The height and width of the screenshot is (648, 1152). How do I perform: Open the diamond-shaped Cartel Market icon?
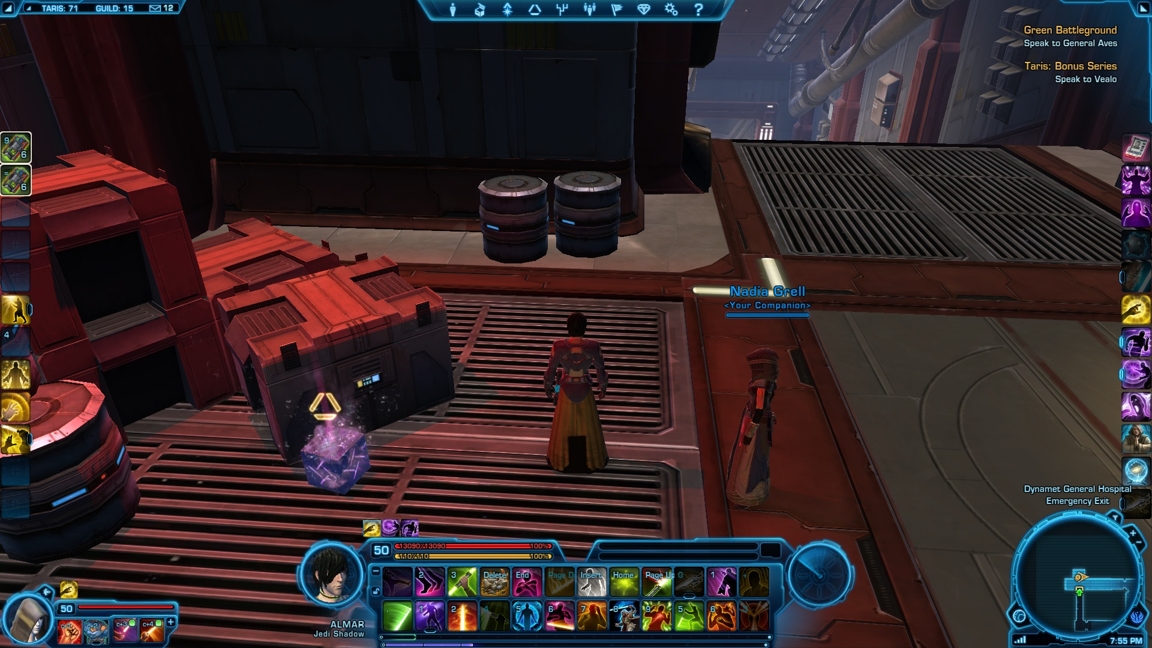coord(644,10)
